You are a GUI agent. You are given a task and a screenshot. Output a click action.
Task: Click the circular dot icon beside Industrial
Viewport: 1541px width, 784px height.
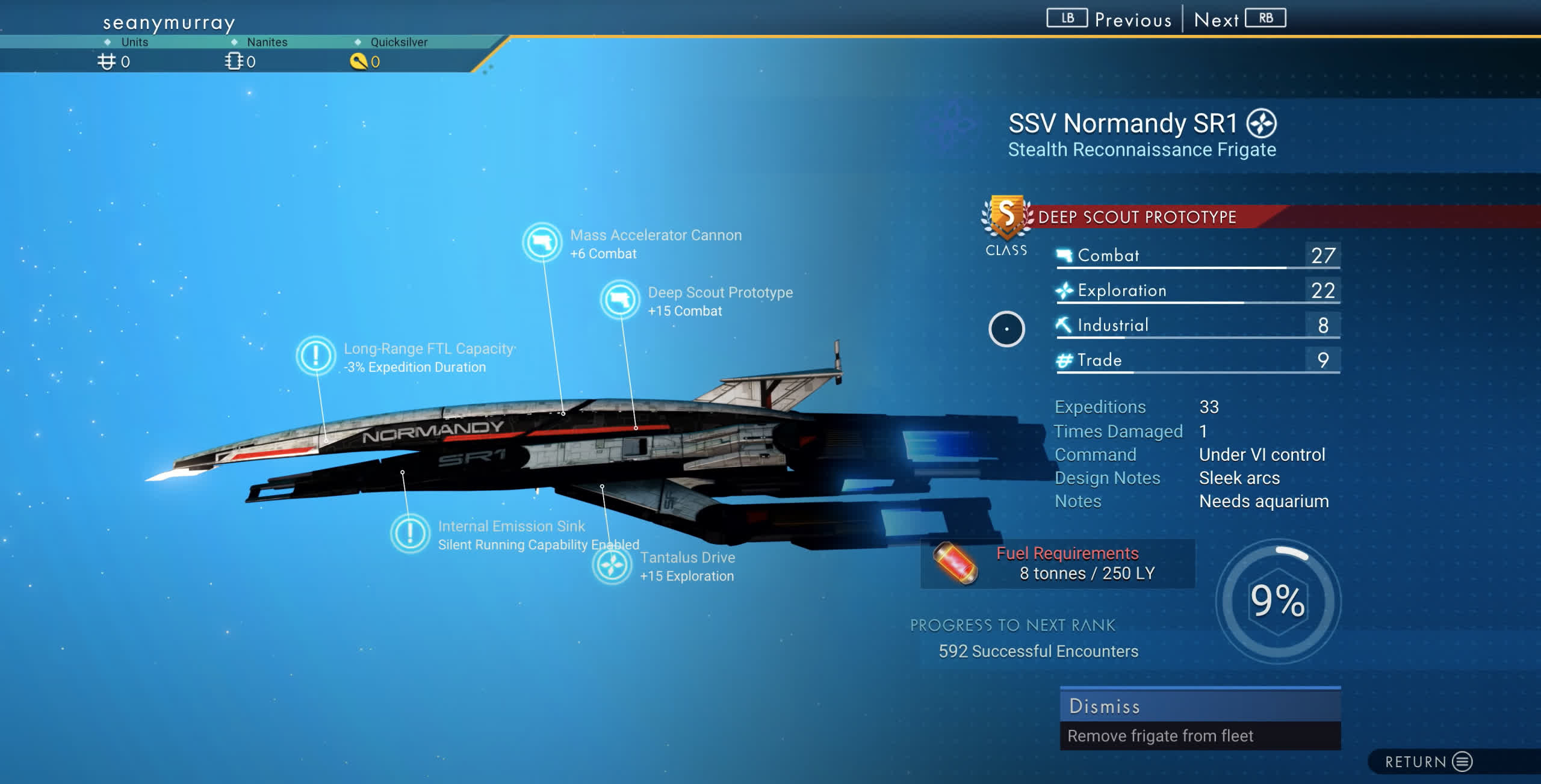(1006, 329)
